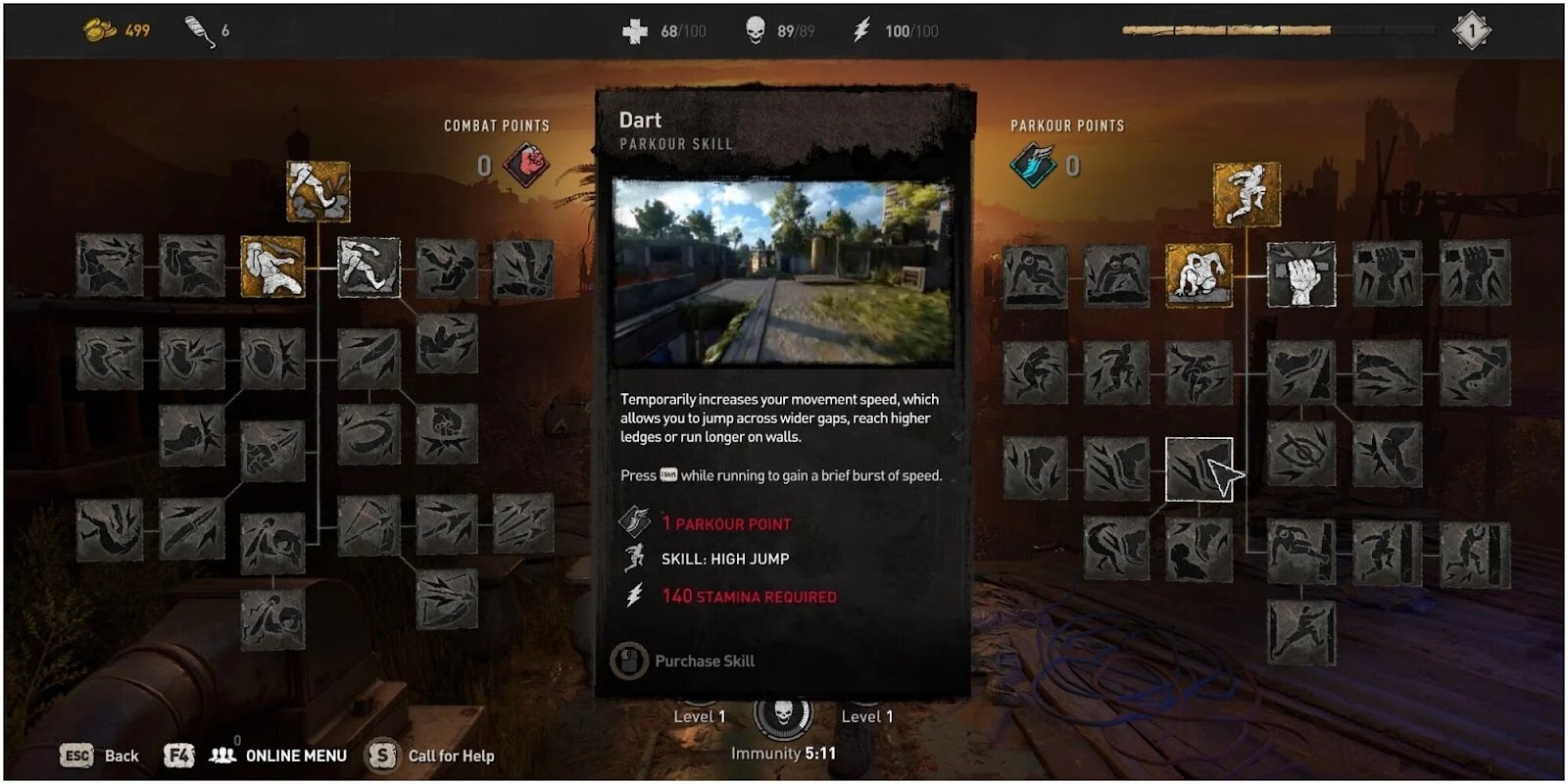Click the skull rank emblem above Immunity

(783, 713)
